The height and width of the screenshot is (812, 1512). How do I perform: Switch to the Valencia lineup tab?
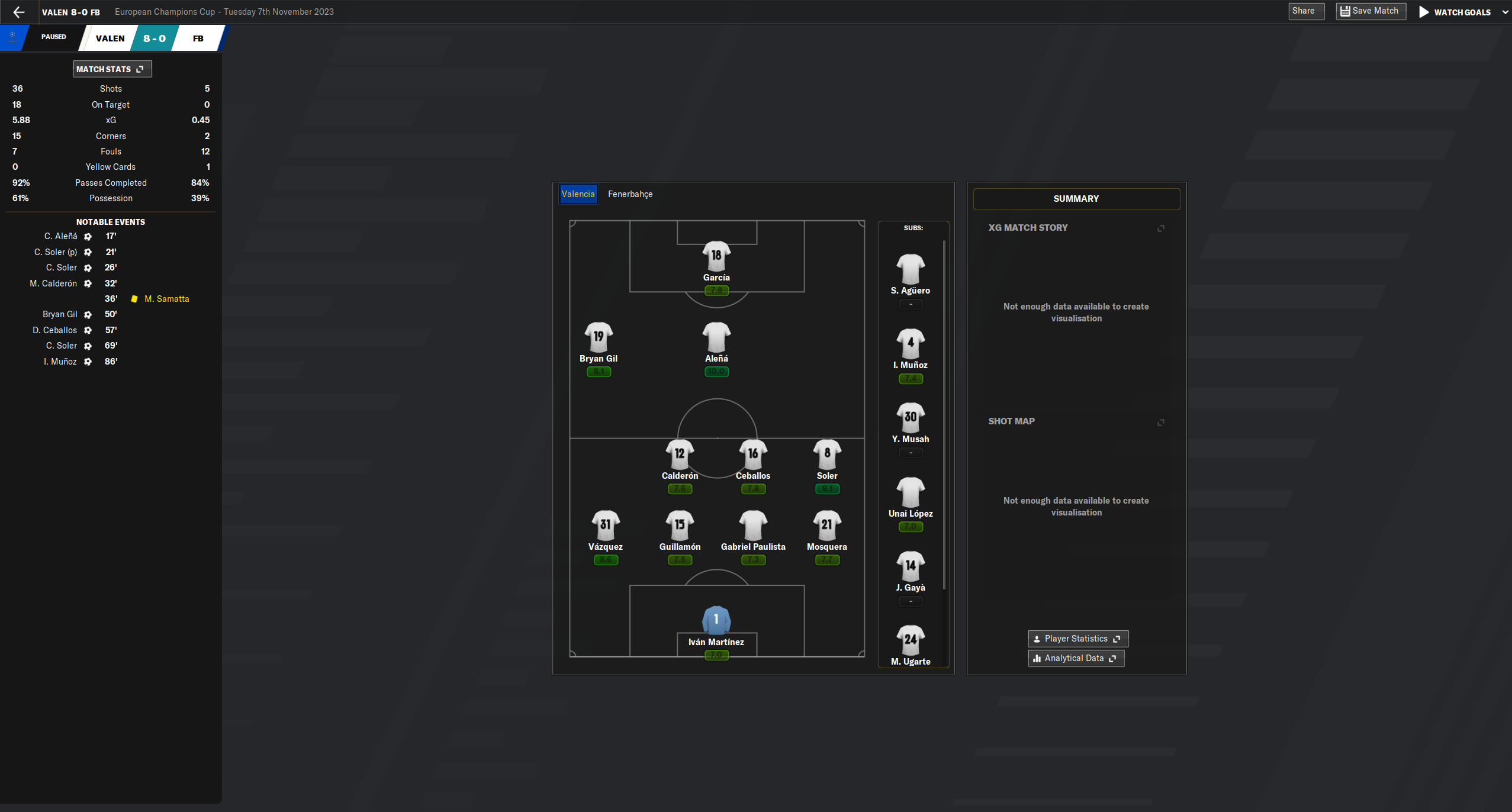coord(578,194)
